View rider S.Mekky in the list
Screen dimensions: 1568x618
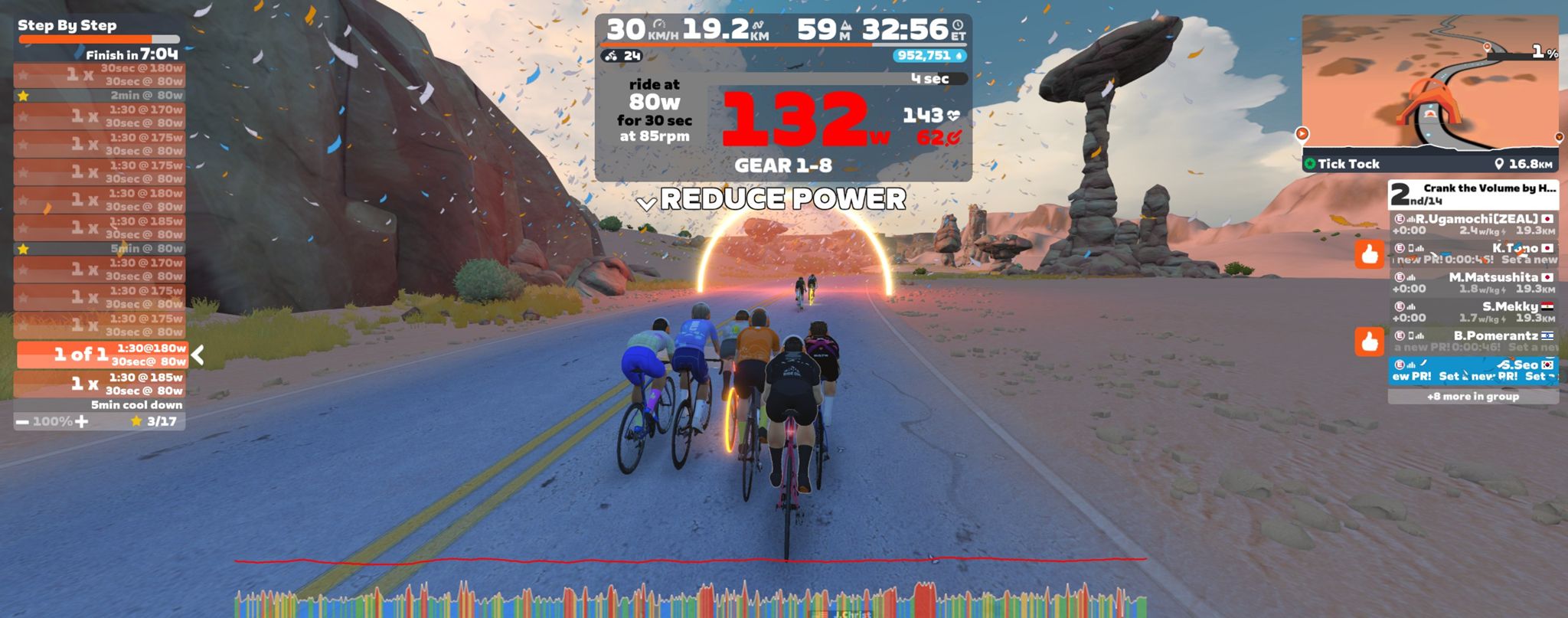pos(1473,312)
